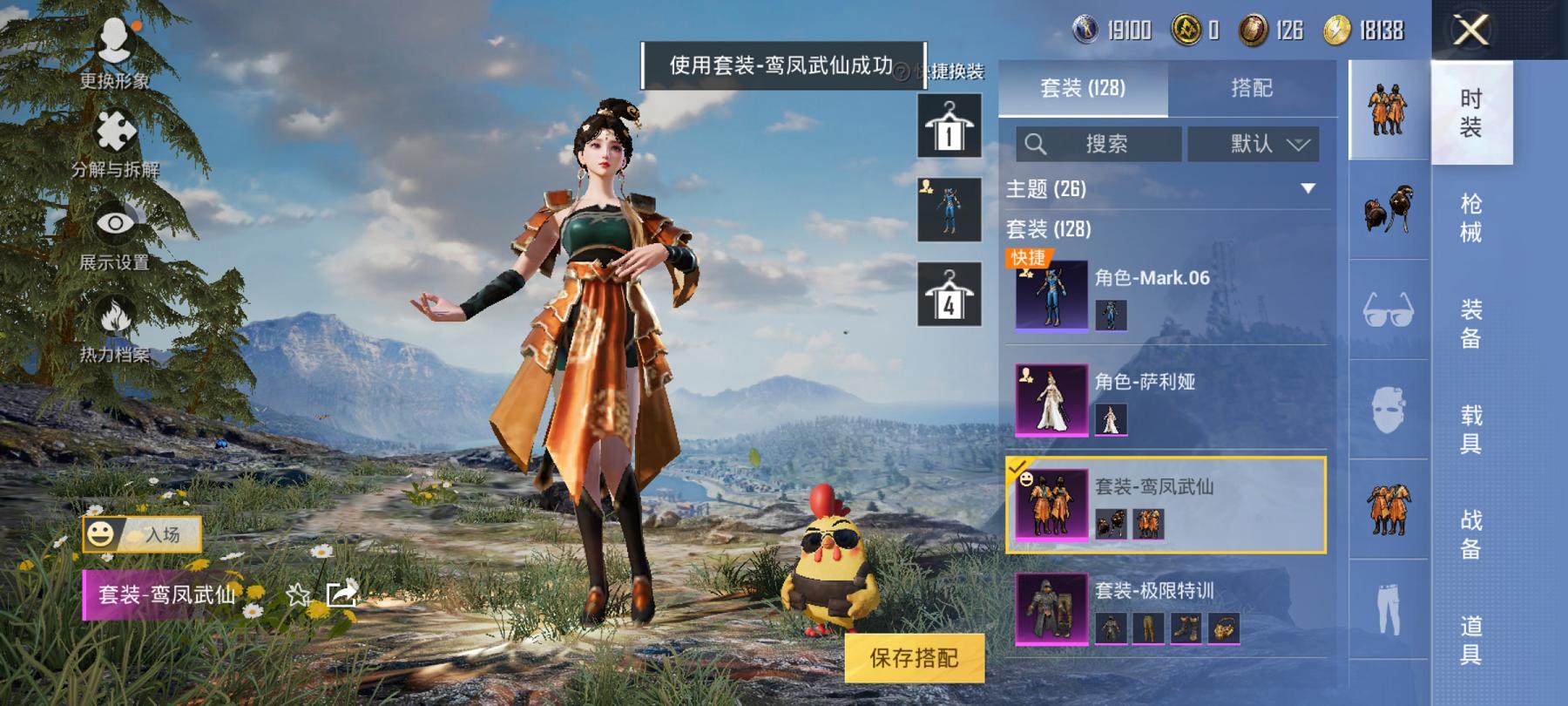This screenshot has height=706, width=1568.
Task: Save the outfit with 保存搭配
Action: pos(914,658)
